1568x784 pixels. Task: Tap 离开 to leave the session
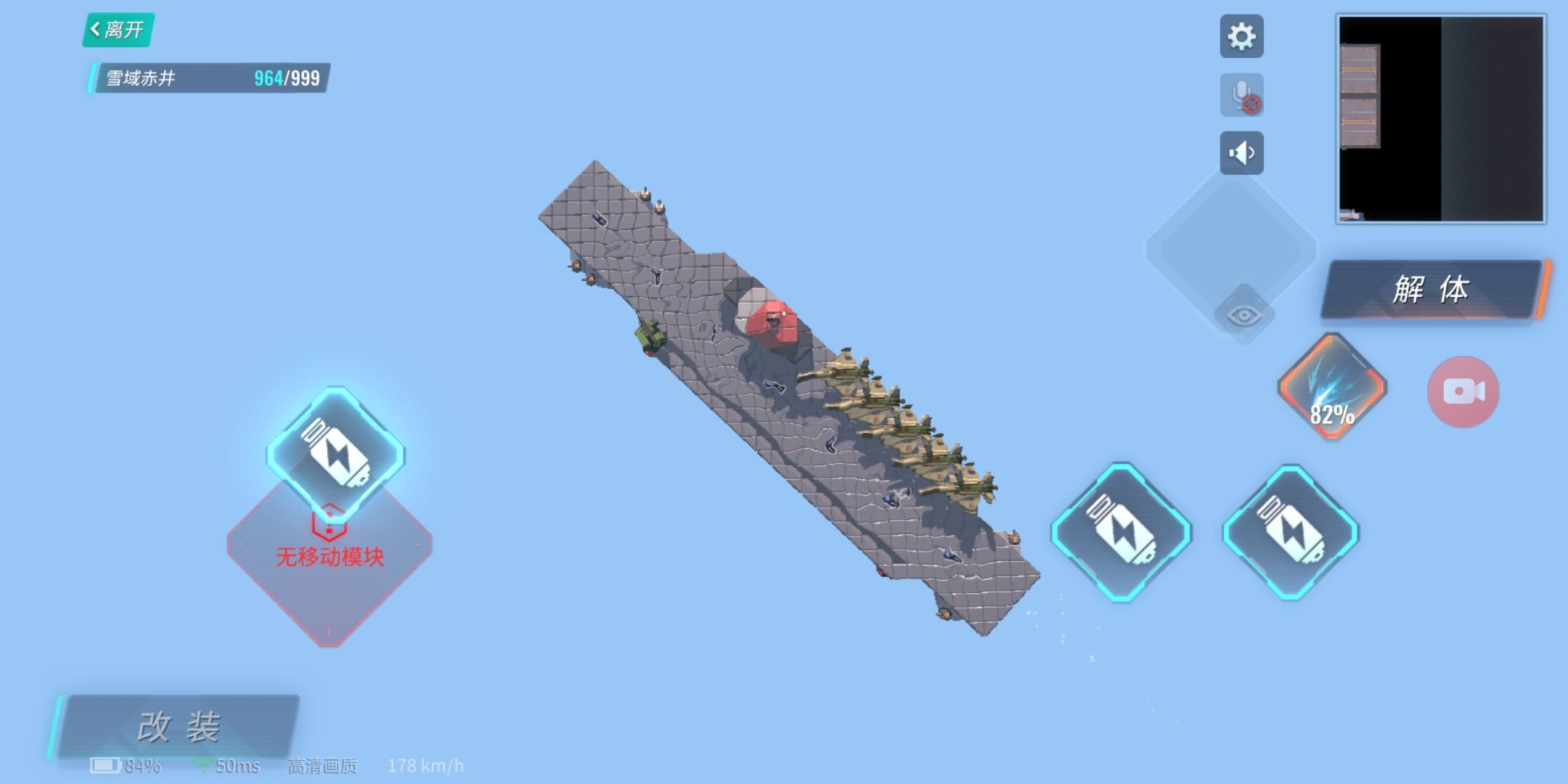pos(118,31)
